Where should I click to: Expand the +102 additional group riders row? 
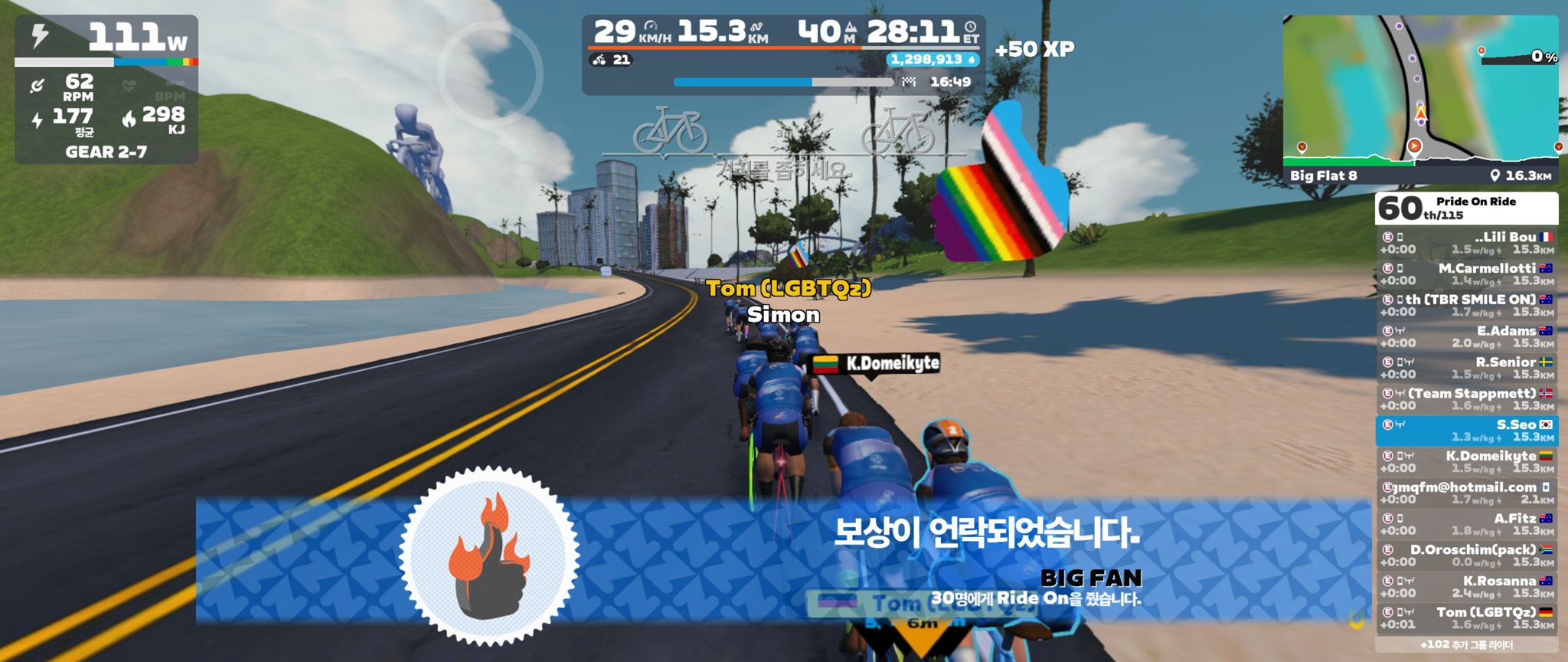tap(1466, 645)
